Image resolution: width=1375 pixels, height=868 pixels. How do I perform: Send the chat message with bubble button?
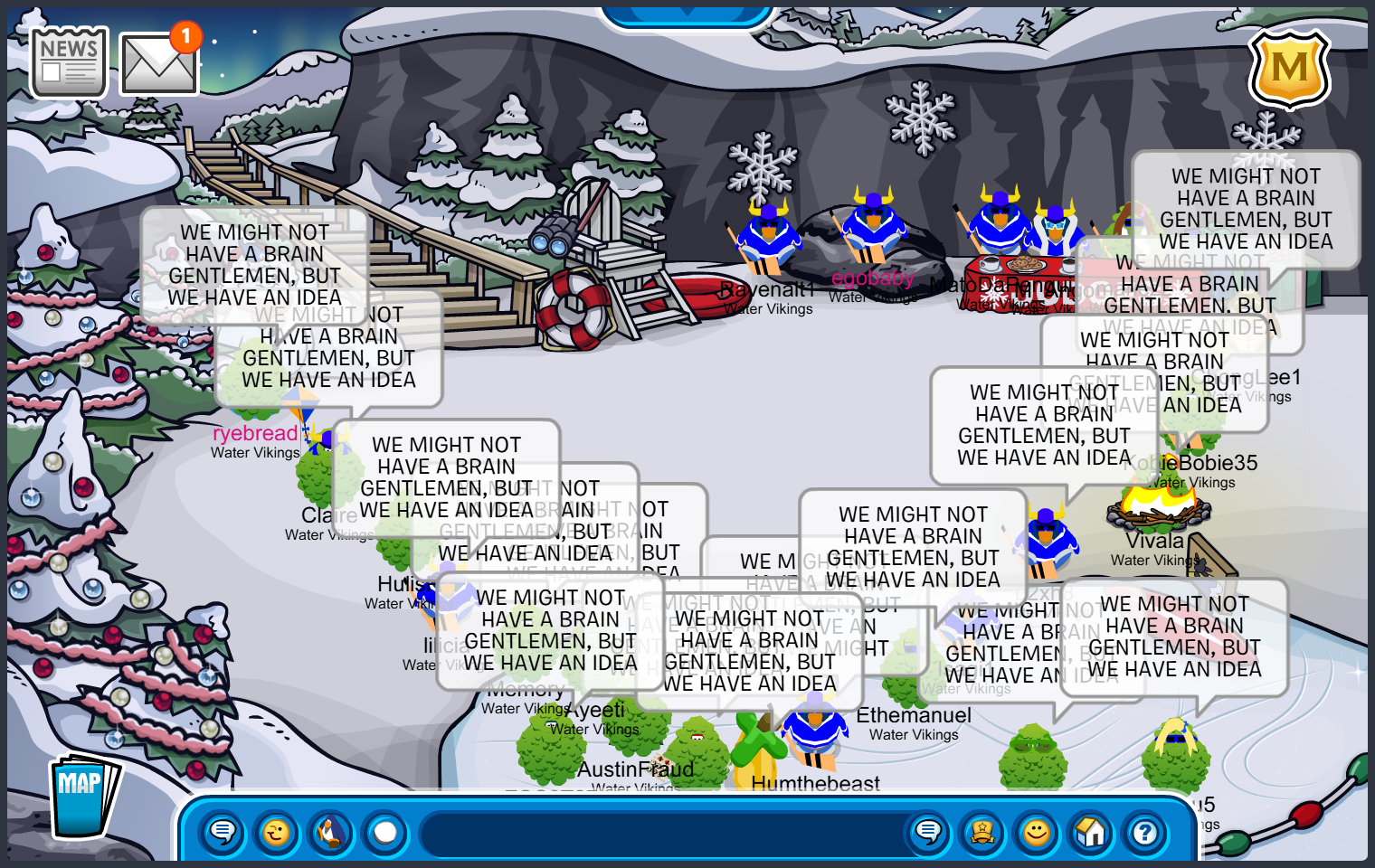pyautogui.click(x=928, y=832)
